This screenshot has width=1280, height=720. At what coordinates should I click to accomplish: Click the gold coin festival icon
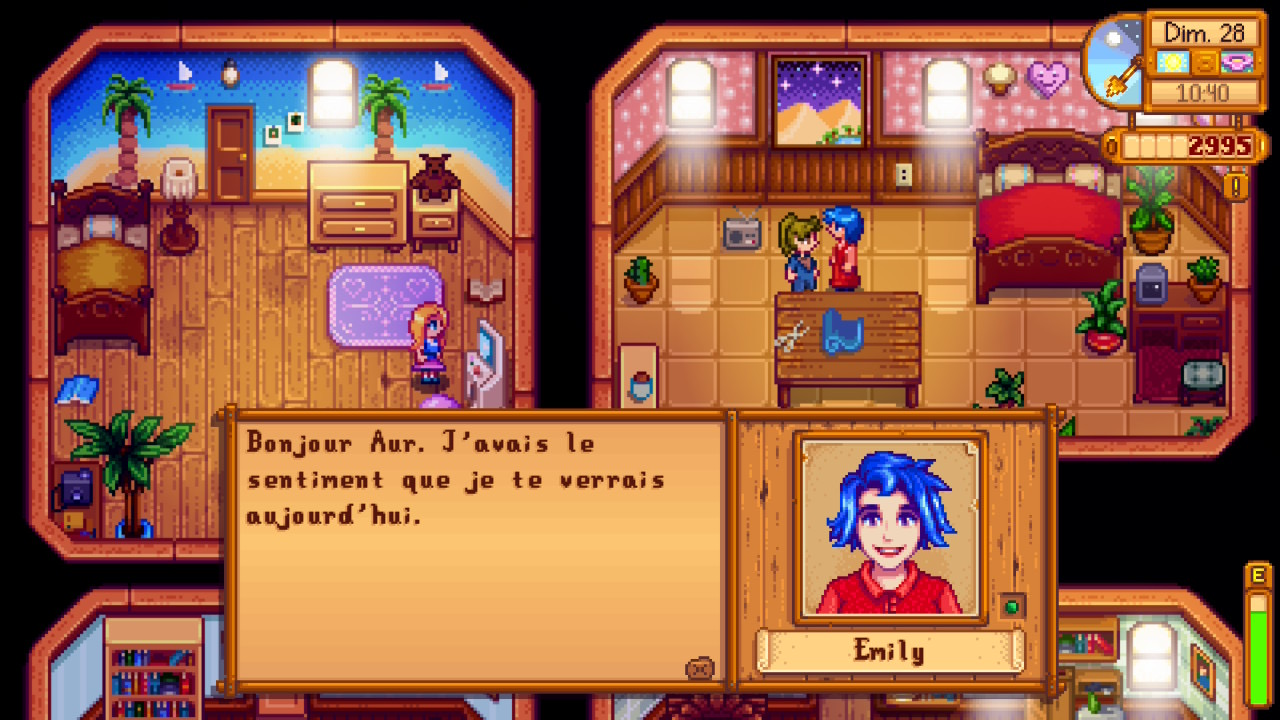[1205, 62]
